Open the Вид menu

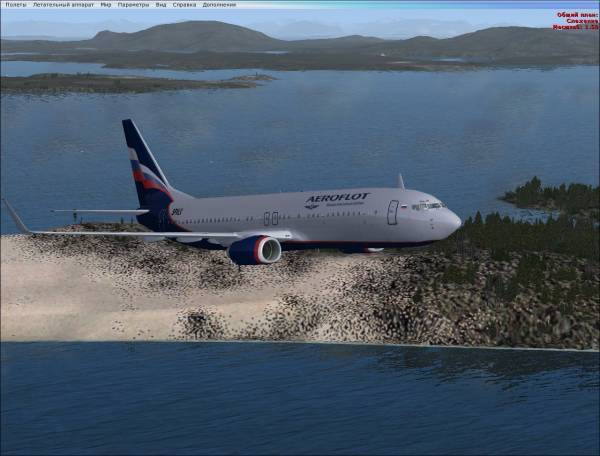pyautogui.click(x=161, y=4)
